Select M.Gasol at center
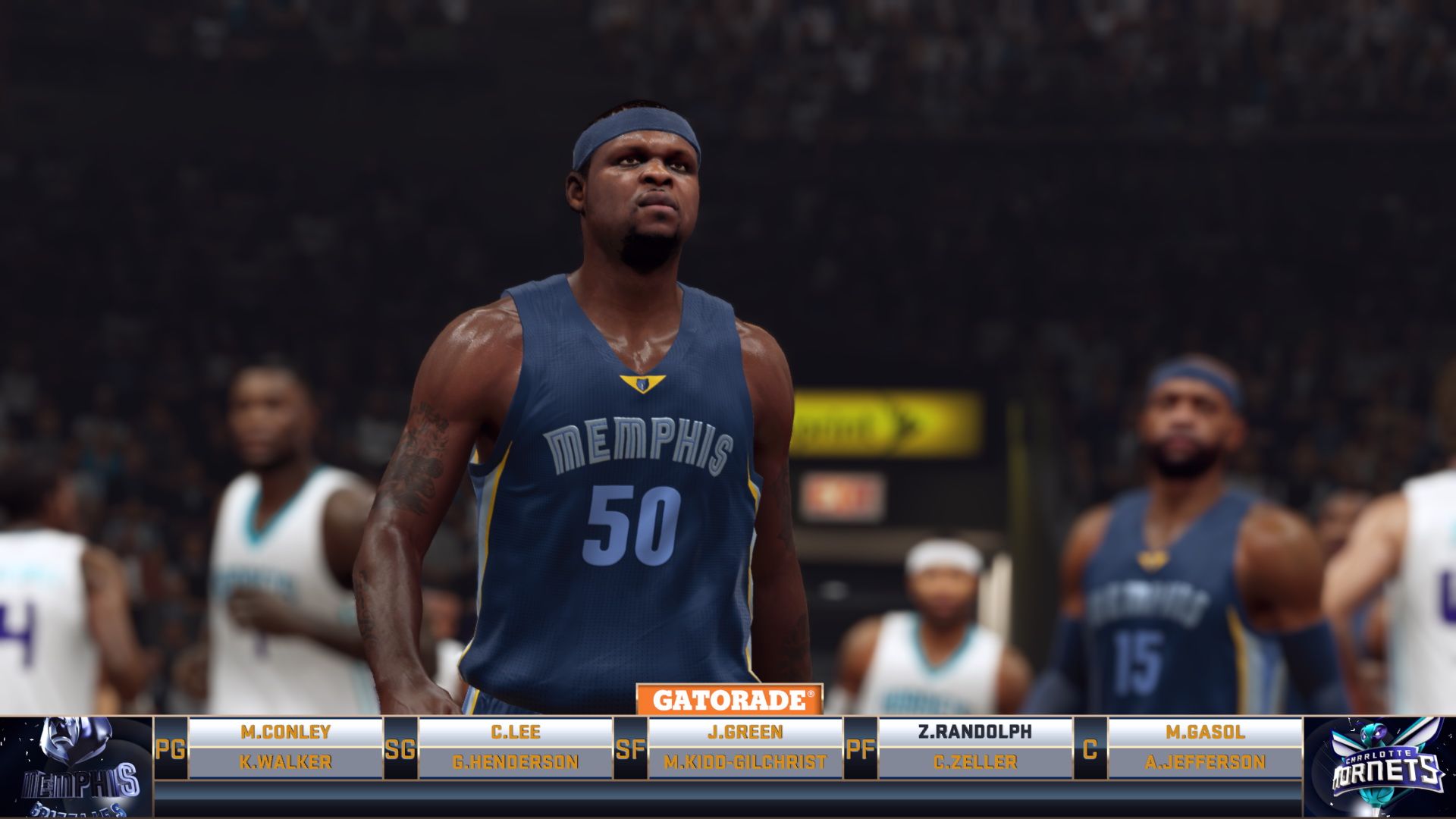The width and height of the screenshot is (1456, 819). [1205, 732]
